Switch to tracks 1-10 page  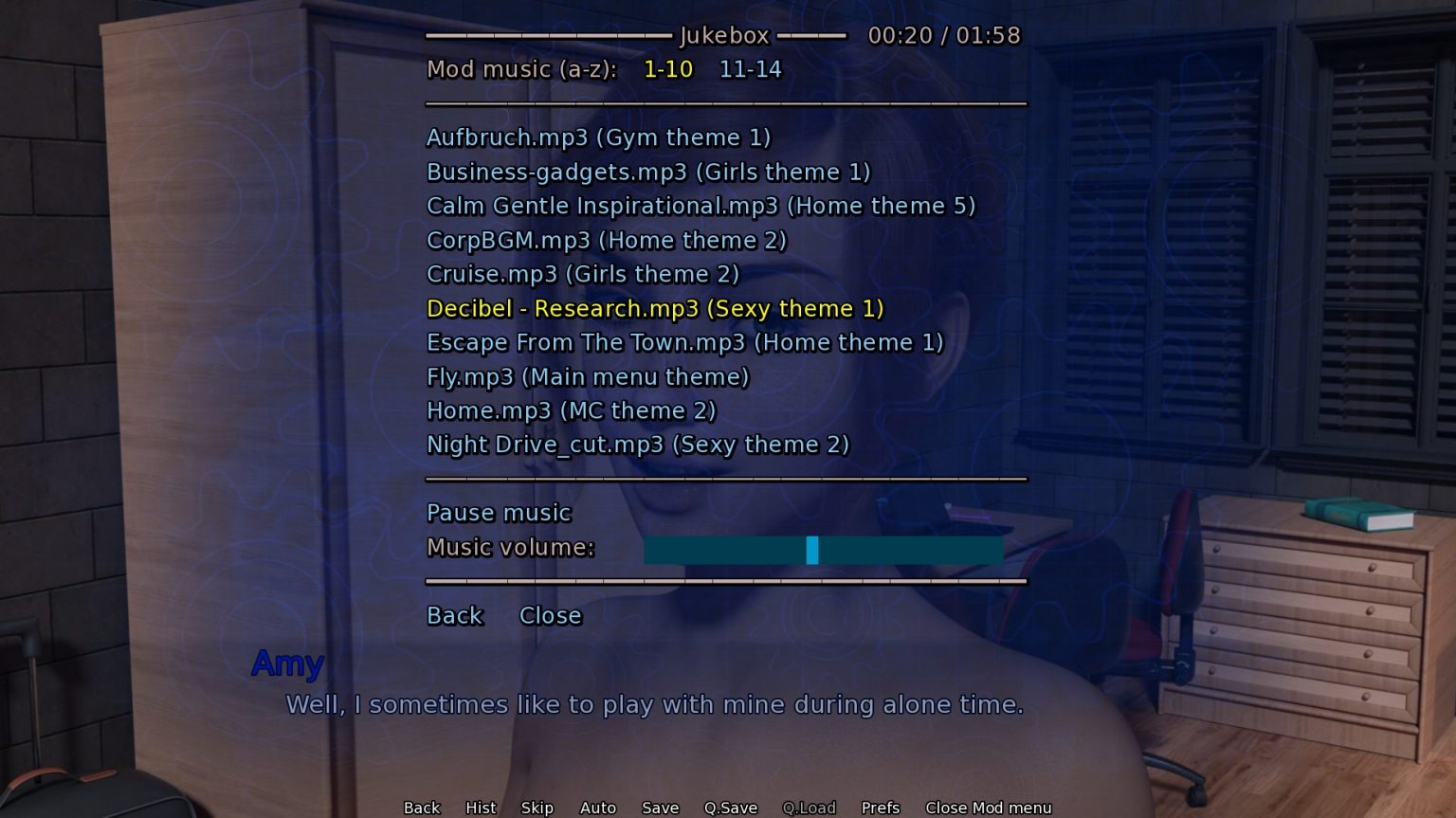click(x=667, y=69)
